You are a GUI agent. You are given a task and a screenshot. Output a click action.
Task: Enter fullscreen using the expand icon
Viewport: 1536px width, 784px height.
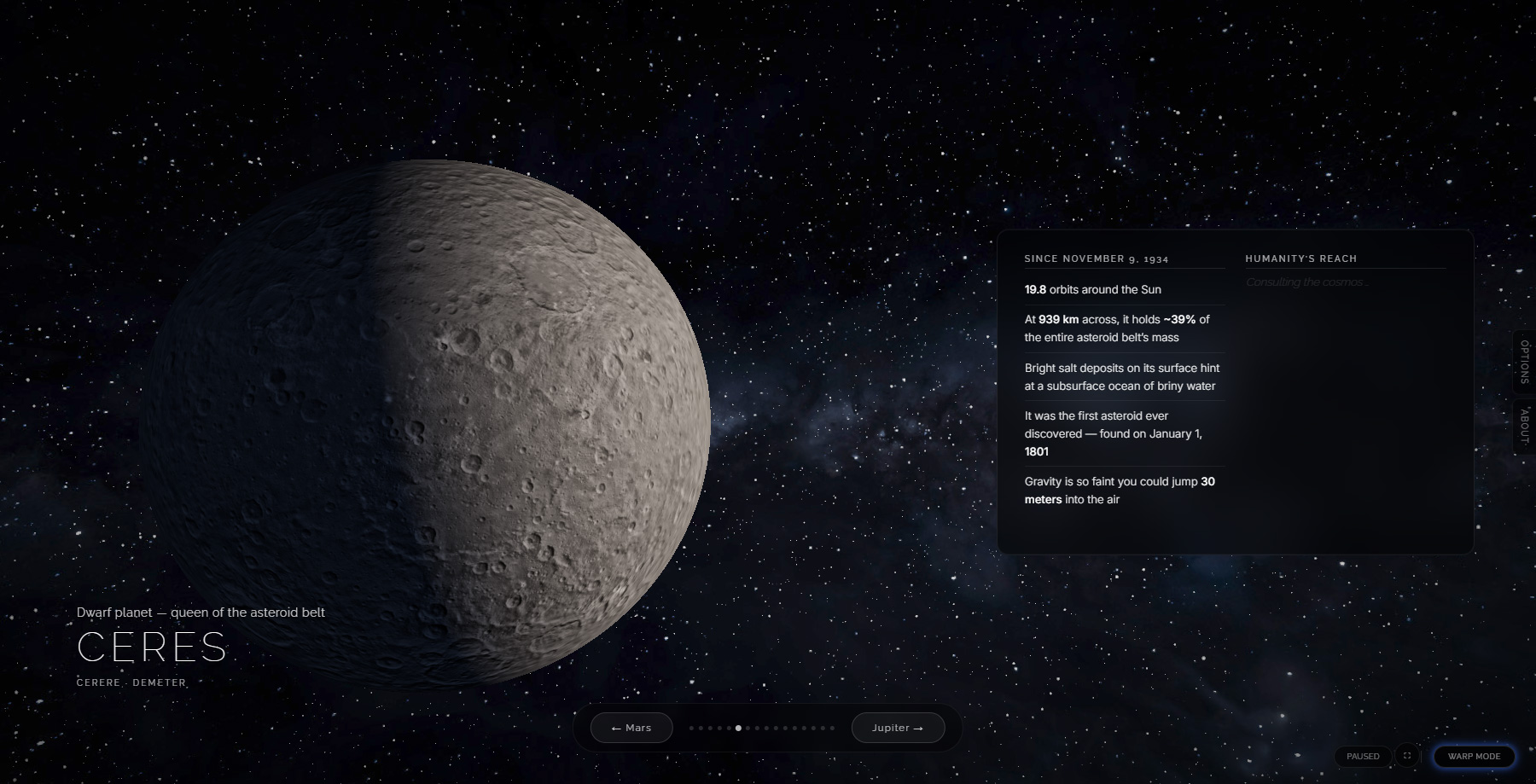(x=1407, y=756)
